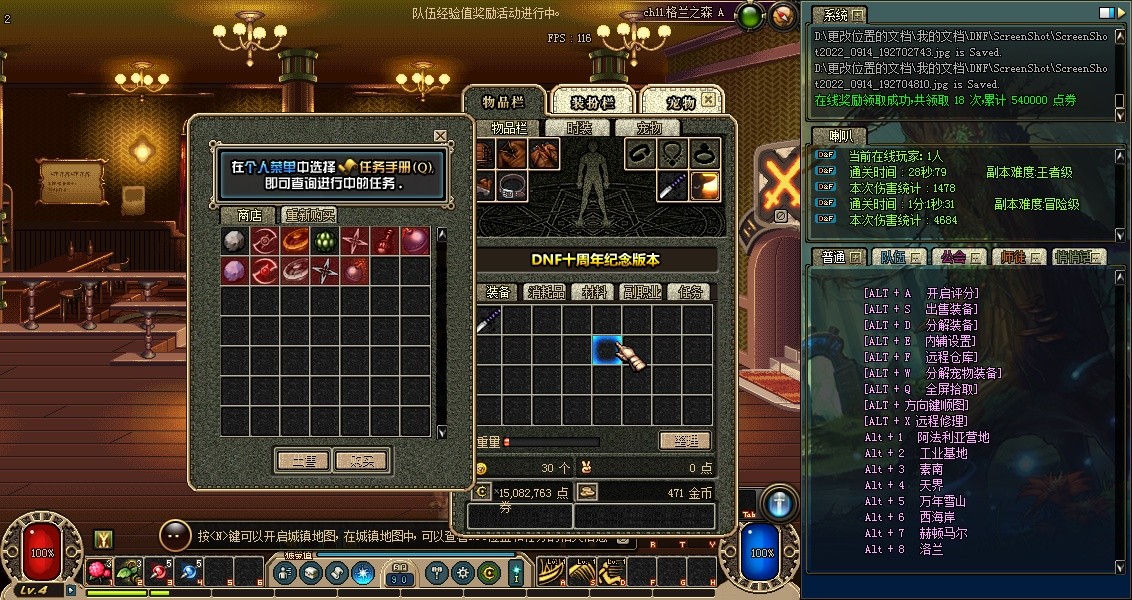Viewport: 1132px width, 600px height.
Task: Switch chat to the 队伍 party channel
Action: tap(893, 257)
